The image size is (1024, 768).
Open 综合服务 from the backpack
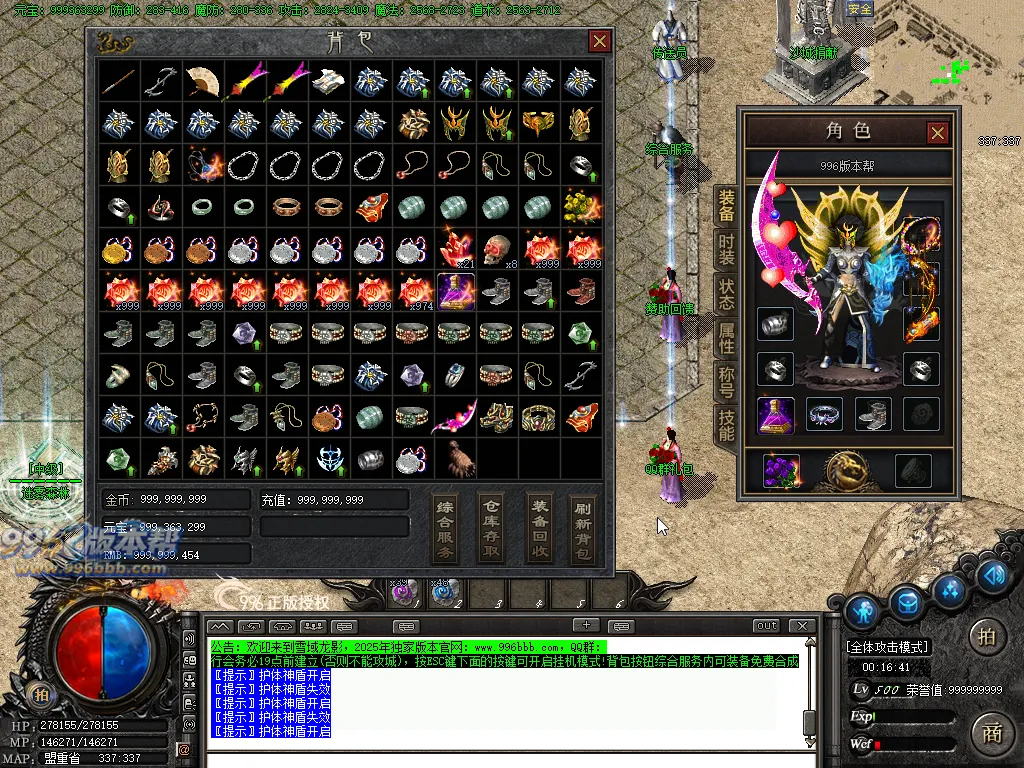(446, 527)
